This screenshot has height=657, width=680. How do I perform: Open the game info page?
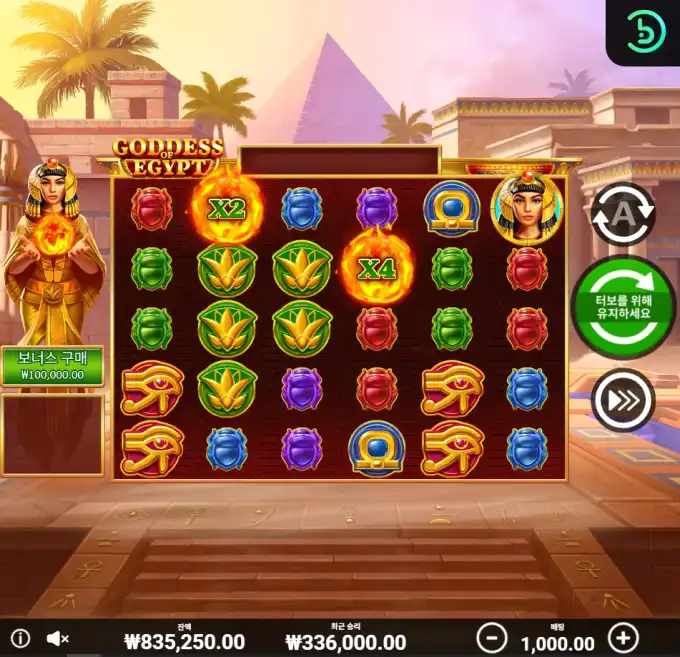pyautogui.click(x=21, y=638)
